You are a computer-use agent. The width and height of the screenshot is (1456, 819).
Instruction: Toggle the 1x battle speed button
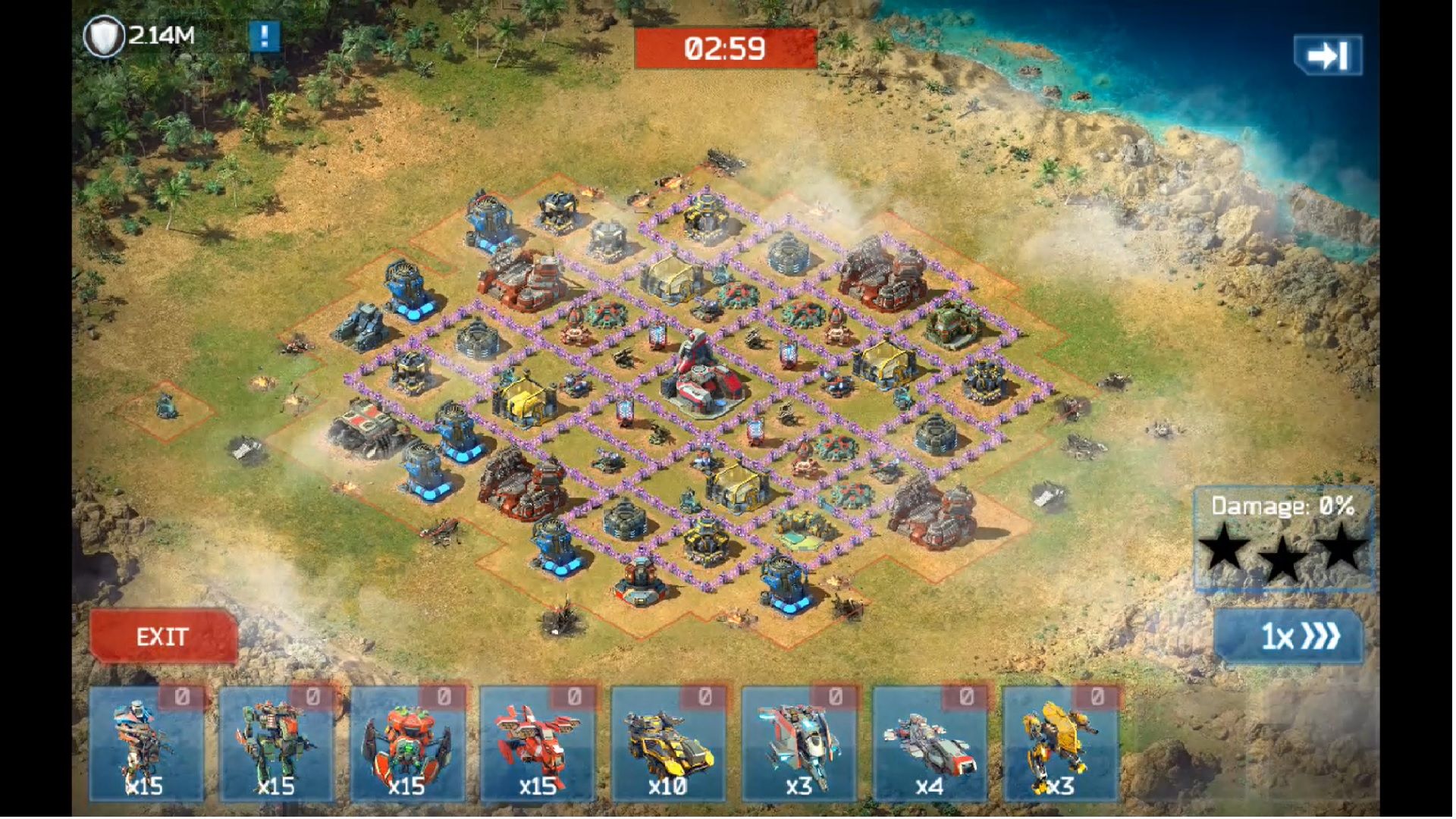coord(1288,636)
